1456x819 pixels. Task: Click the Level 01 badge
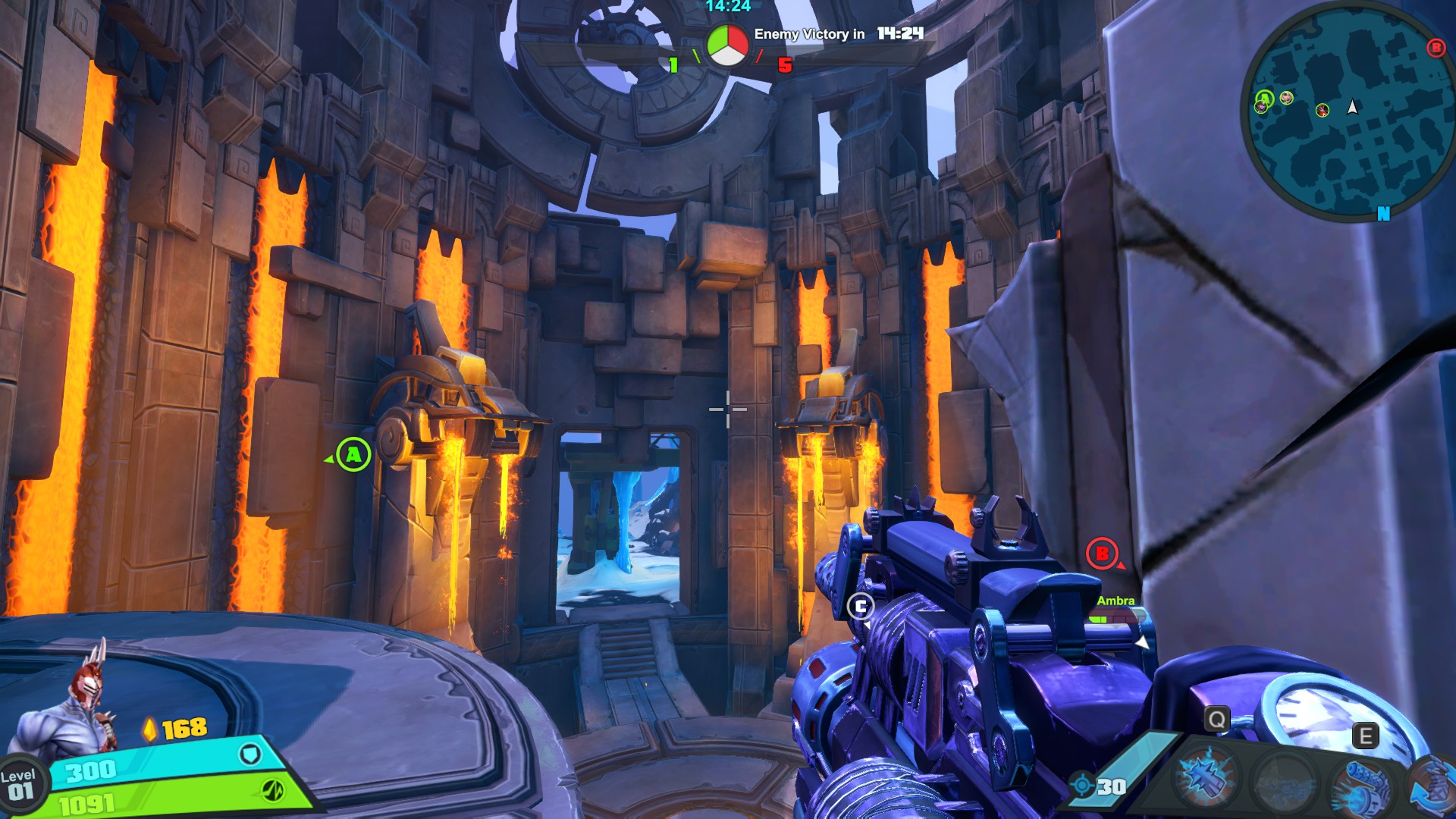(20, 785)
